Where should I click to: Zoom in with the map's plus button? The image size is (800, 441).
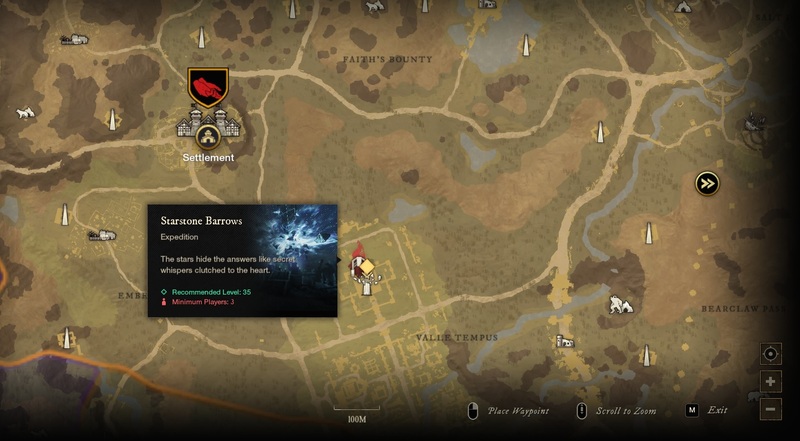pyautogui.click(x=770, y=381)
